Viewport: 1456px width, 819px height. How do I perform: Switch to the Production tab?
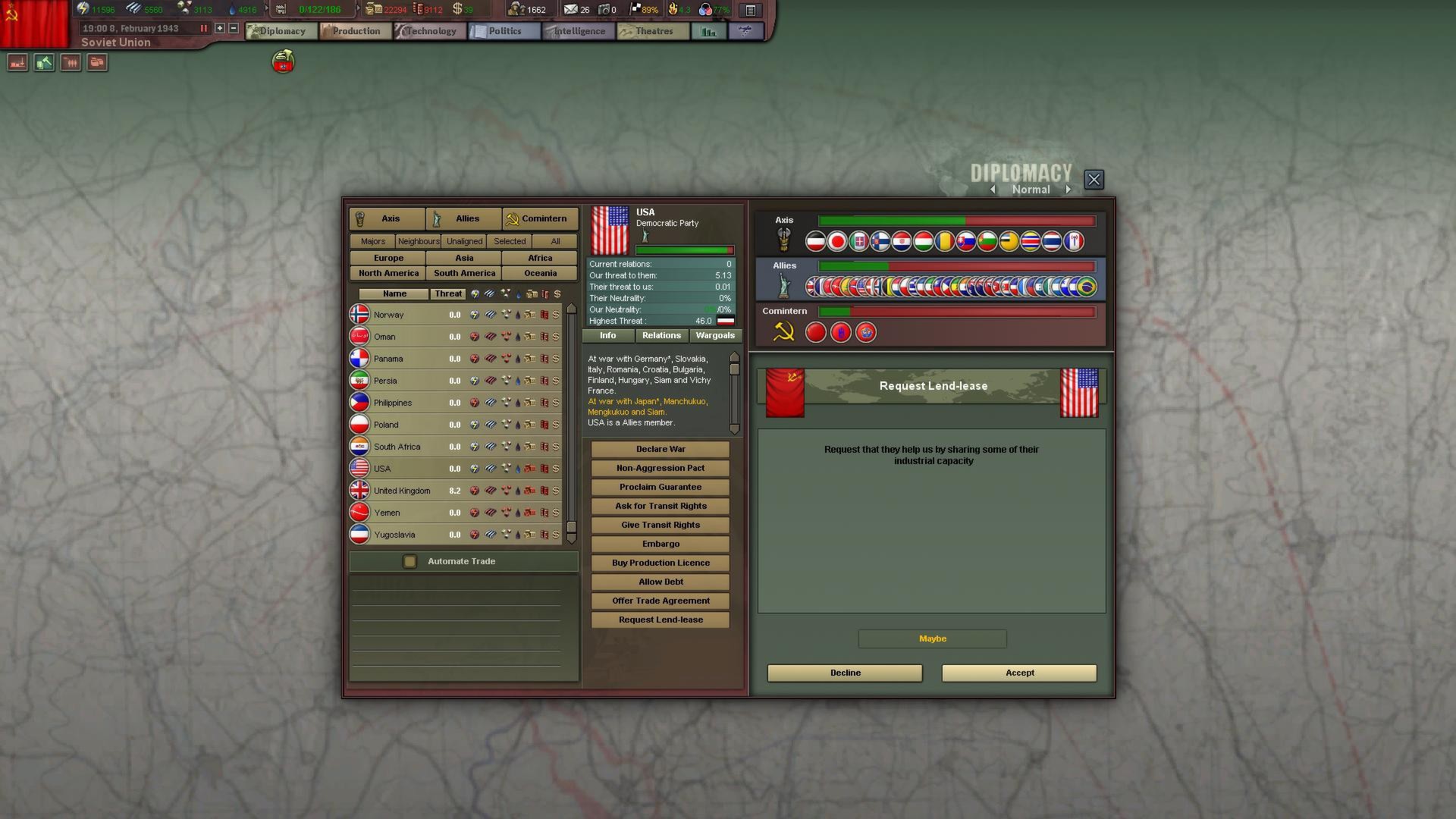click(x=353, y=30)
